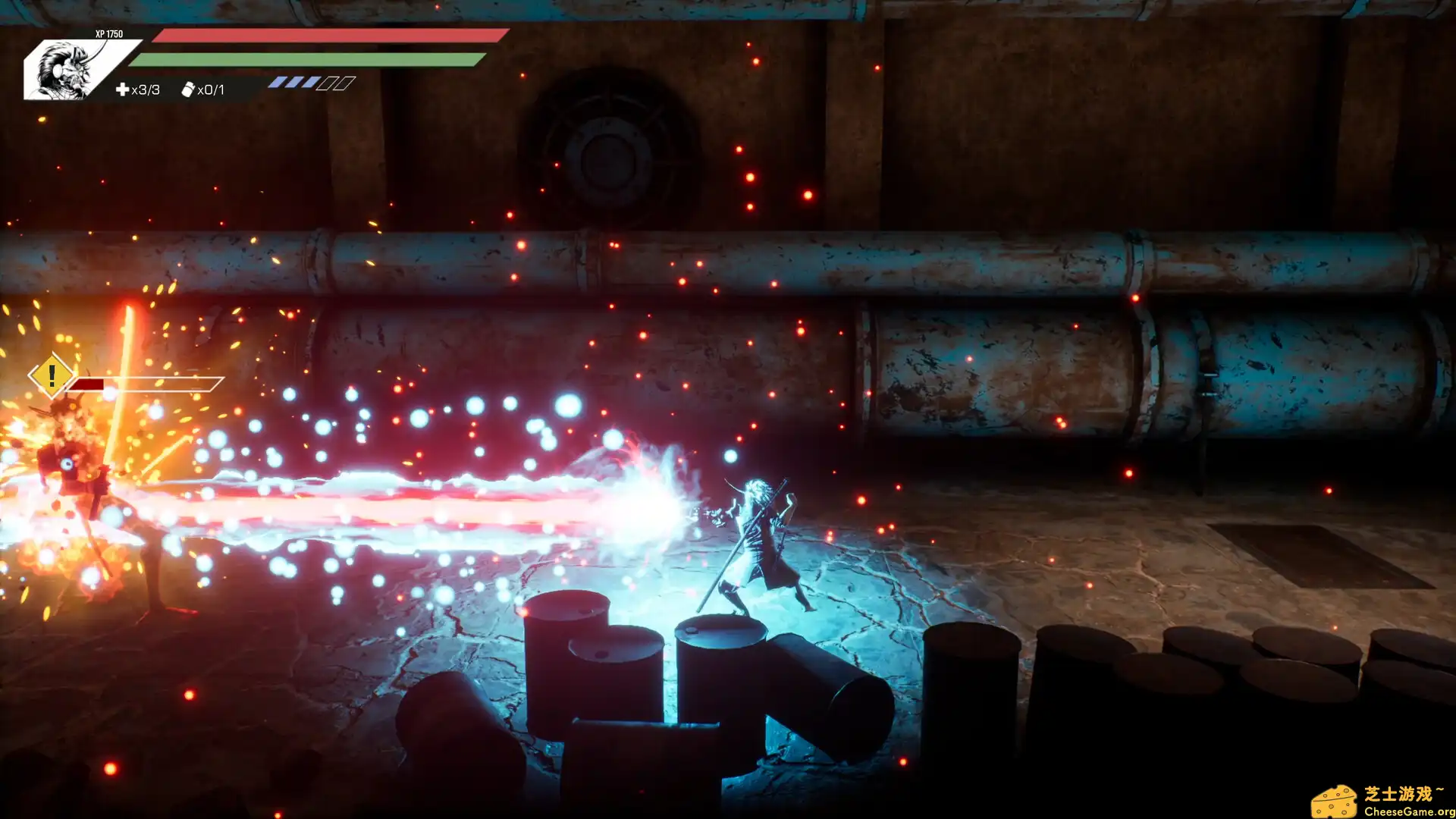Expand the XP 1750 label display
Viewport: 1456px width, 819px height.
click(108, 34)
